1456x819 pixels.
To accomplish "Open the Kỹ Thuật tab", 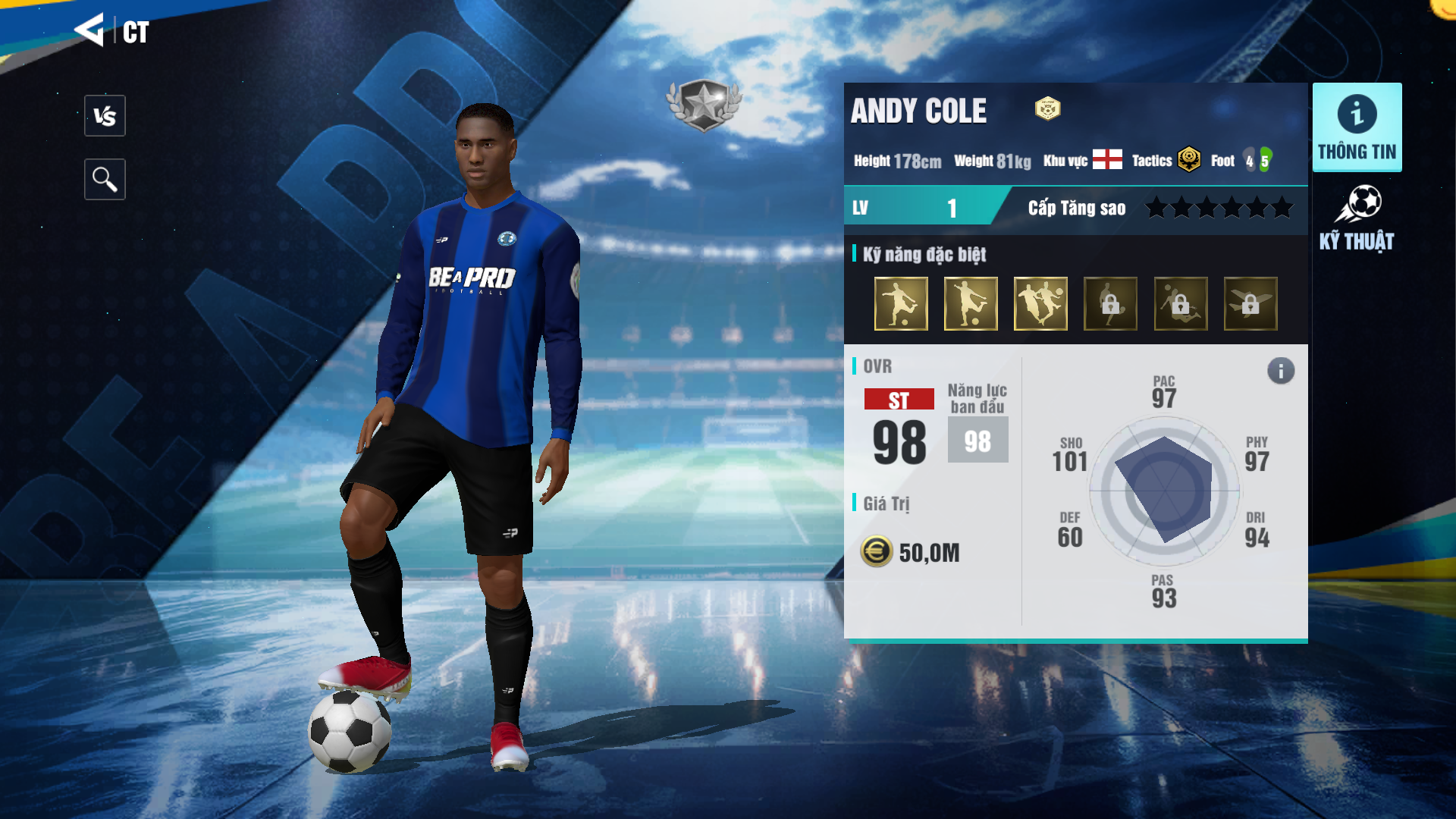I will pyautogui.click(x=1357, y=218).
